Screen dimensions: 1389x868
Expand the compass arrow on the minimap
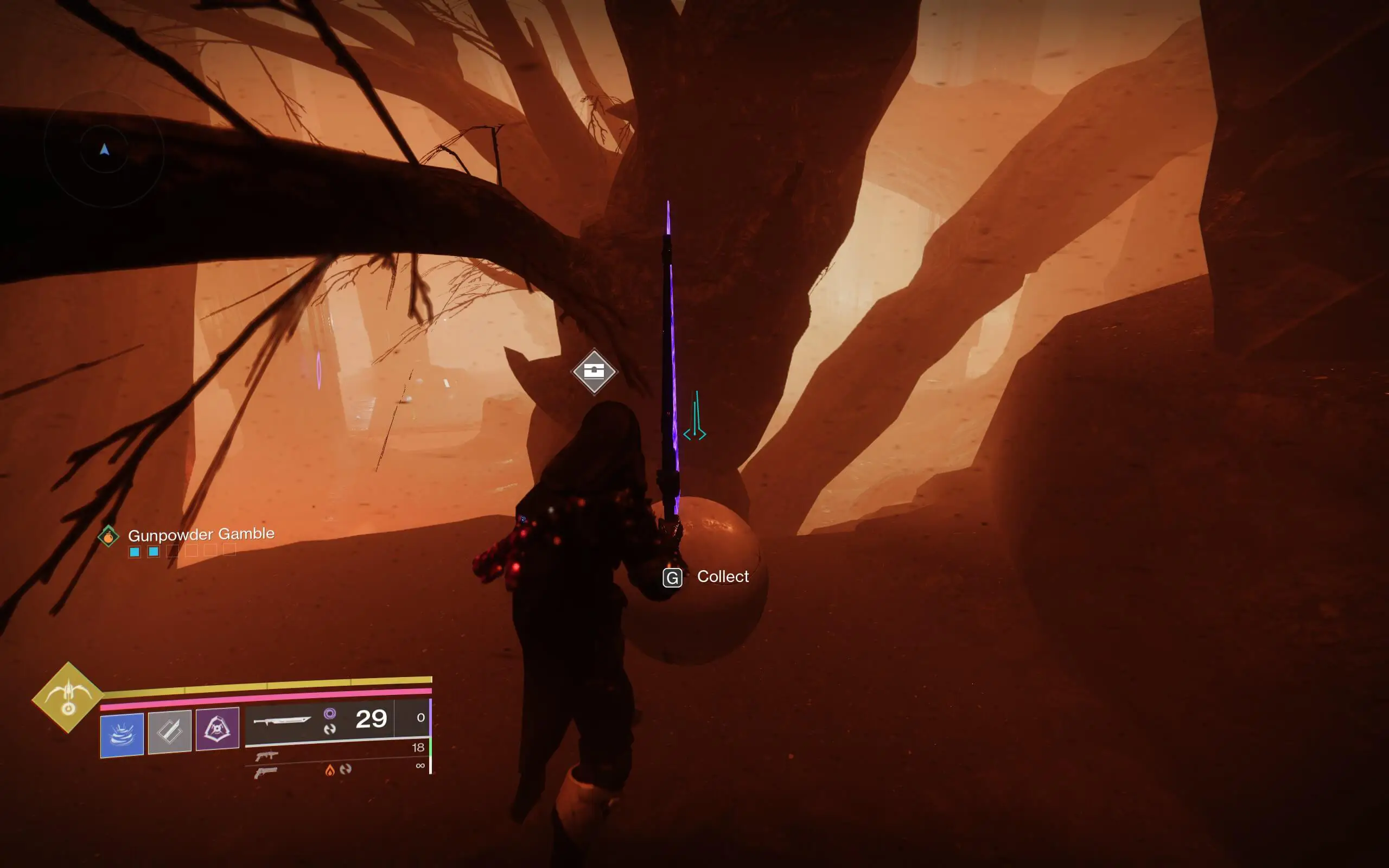(104, 149)
